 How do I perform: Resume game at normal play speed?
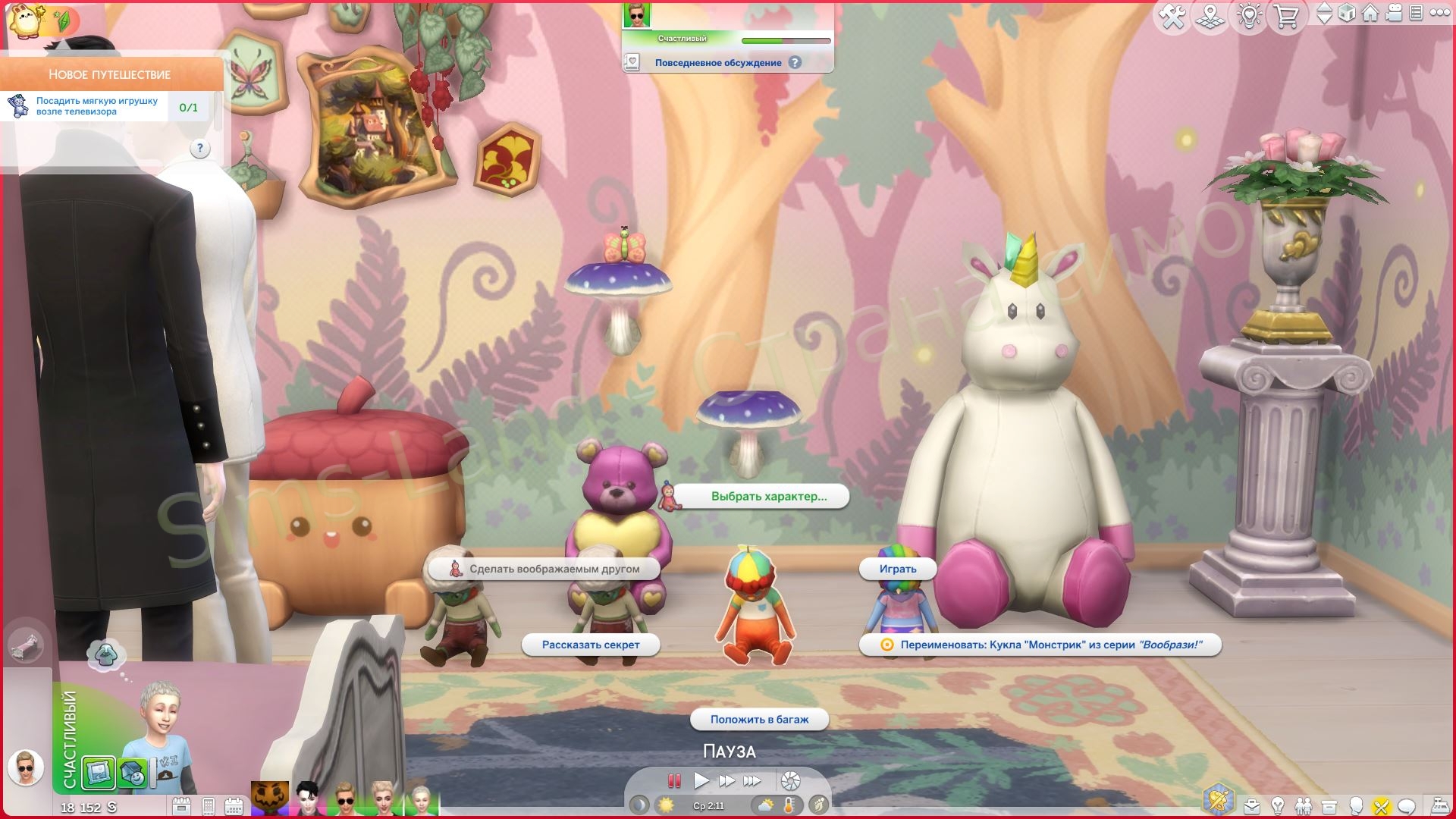coord(701,780)
